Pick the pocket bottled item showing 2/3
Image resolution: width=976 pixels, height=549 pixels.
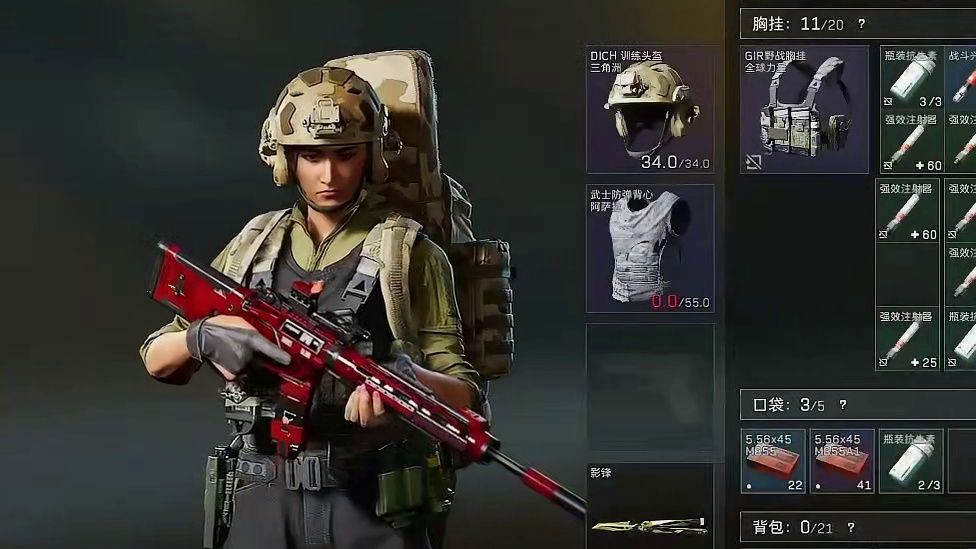pos(911,461)
